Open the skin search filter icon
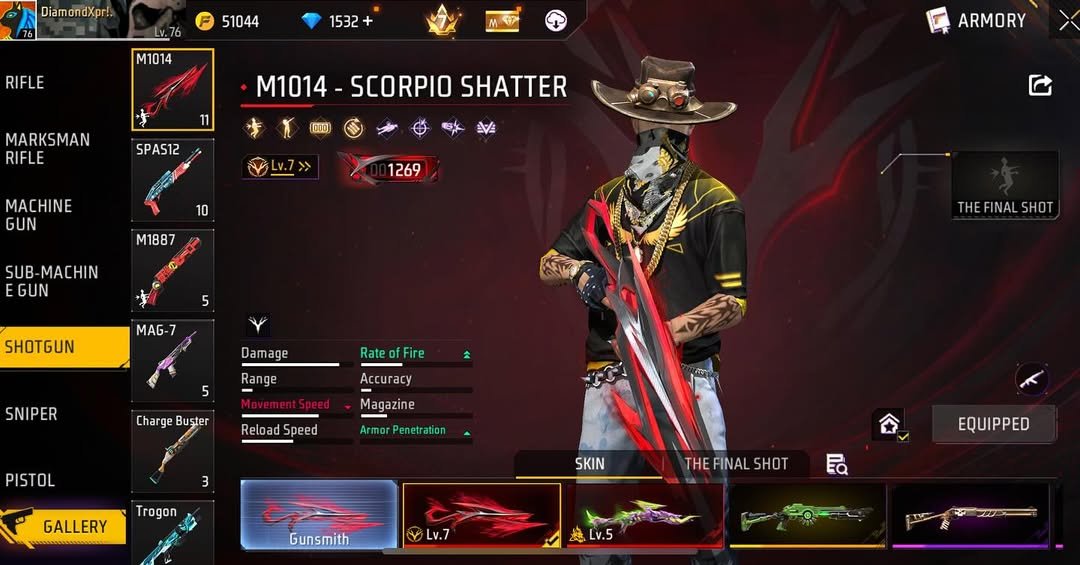Image resolution: width=1080 pixels, height=565 pixels. click(x=837, y=464)
